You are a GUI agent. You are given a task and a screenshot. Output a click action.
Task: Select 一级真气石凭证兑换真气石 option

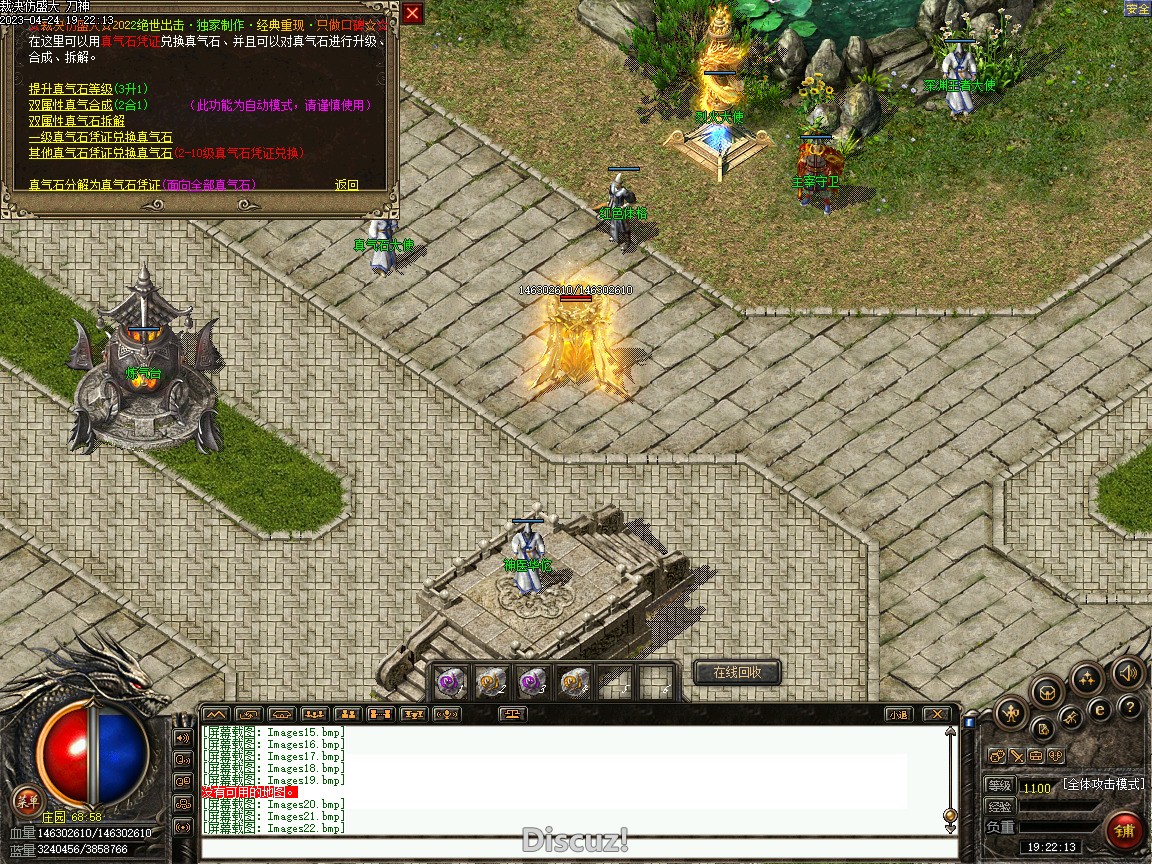100,137
